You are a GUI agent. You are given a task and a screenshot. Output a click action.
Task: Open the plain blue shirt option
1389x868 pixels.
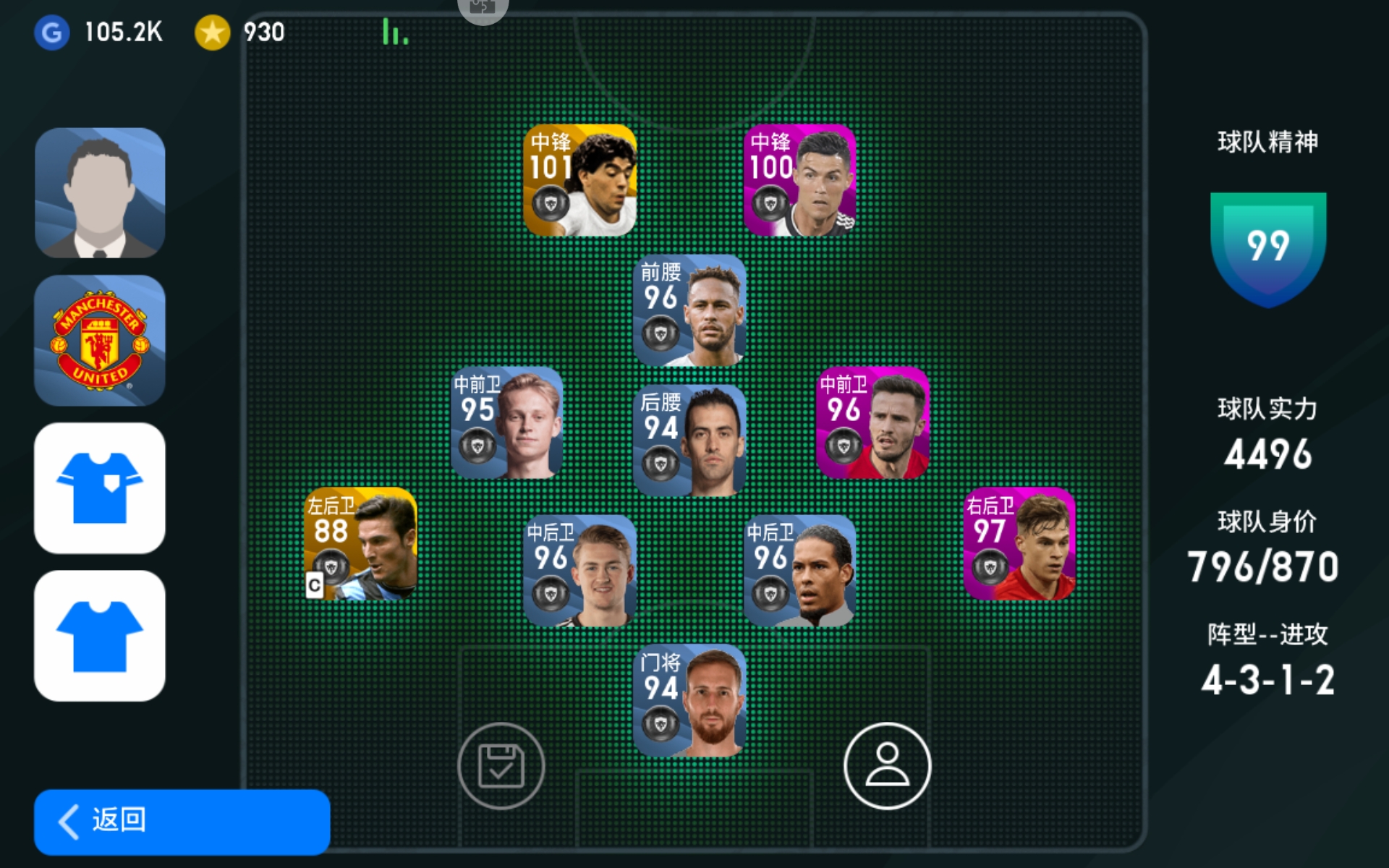coord(100,636)
